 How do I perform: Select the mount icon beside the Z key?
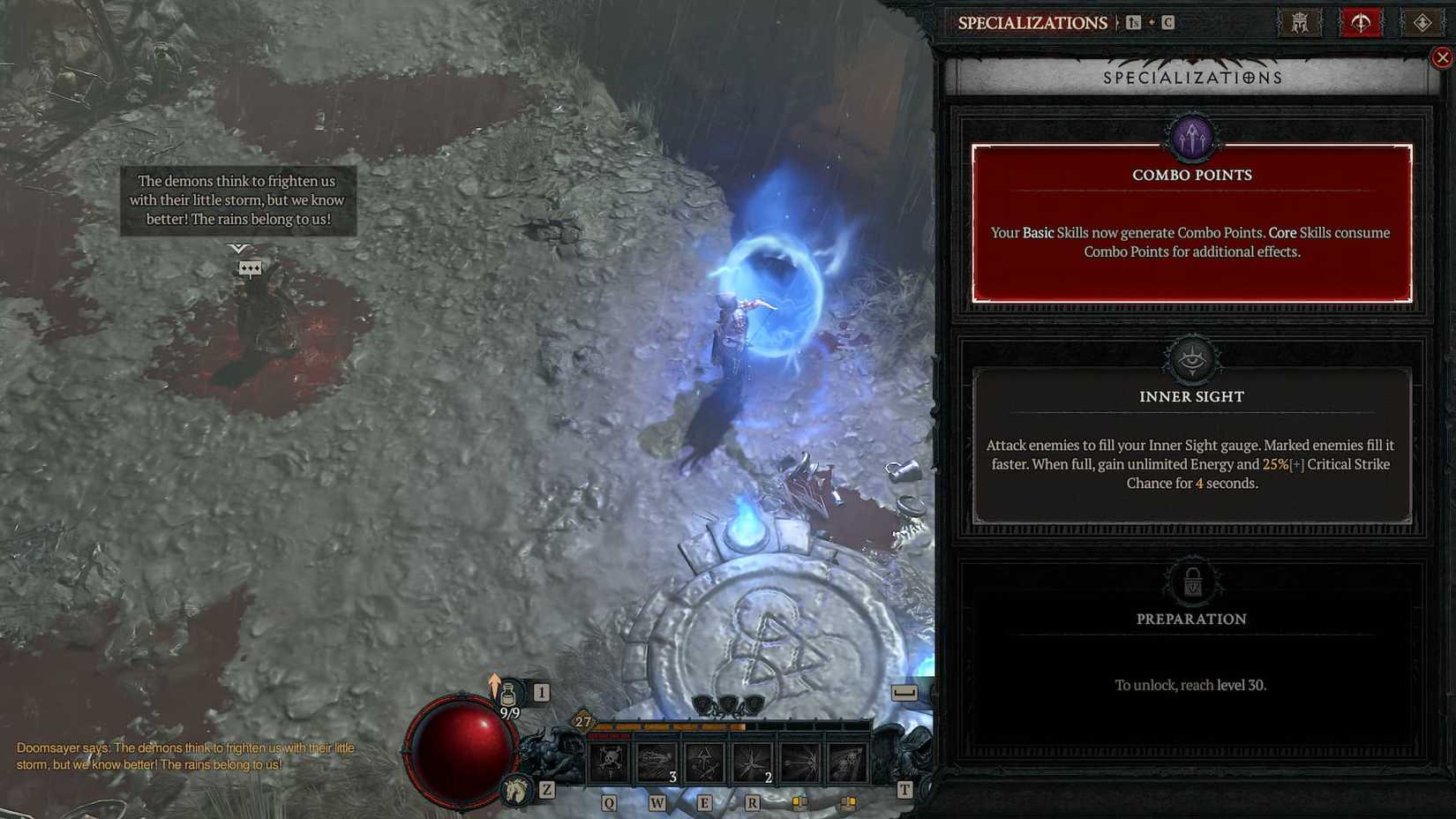[515, 792]
